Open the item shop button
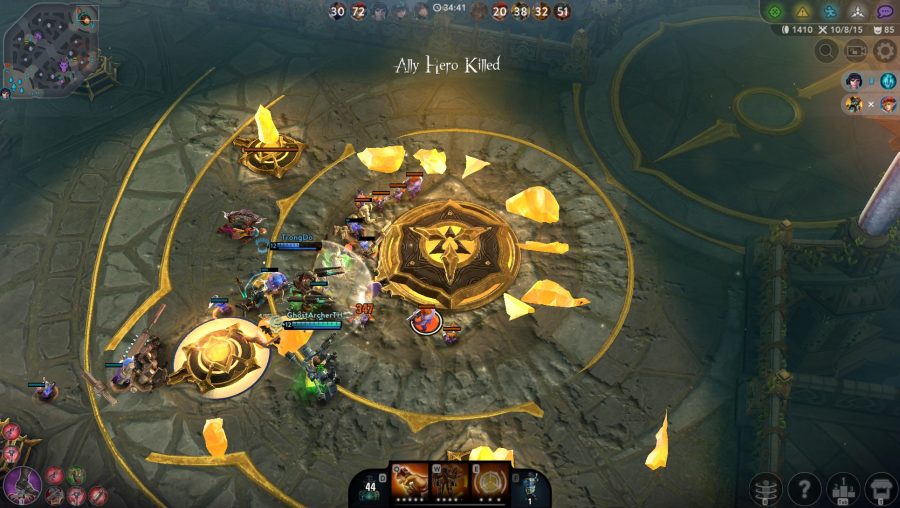 (x=881, y=489)
